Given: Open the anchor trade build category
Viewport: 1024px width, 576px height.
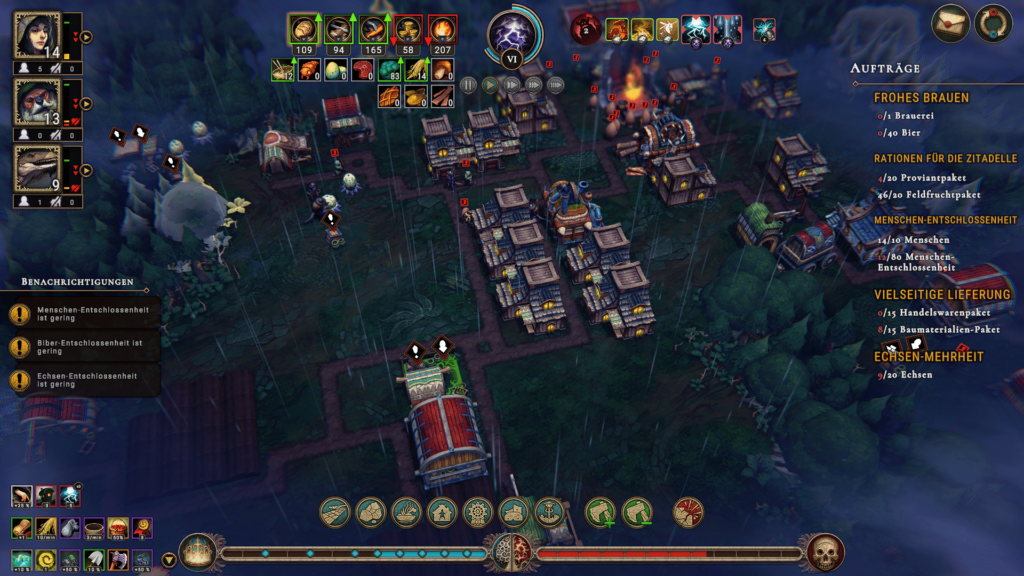Looking at the screenshot, I should [x=550, y=513].
